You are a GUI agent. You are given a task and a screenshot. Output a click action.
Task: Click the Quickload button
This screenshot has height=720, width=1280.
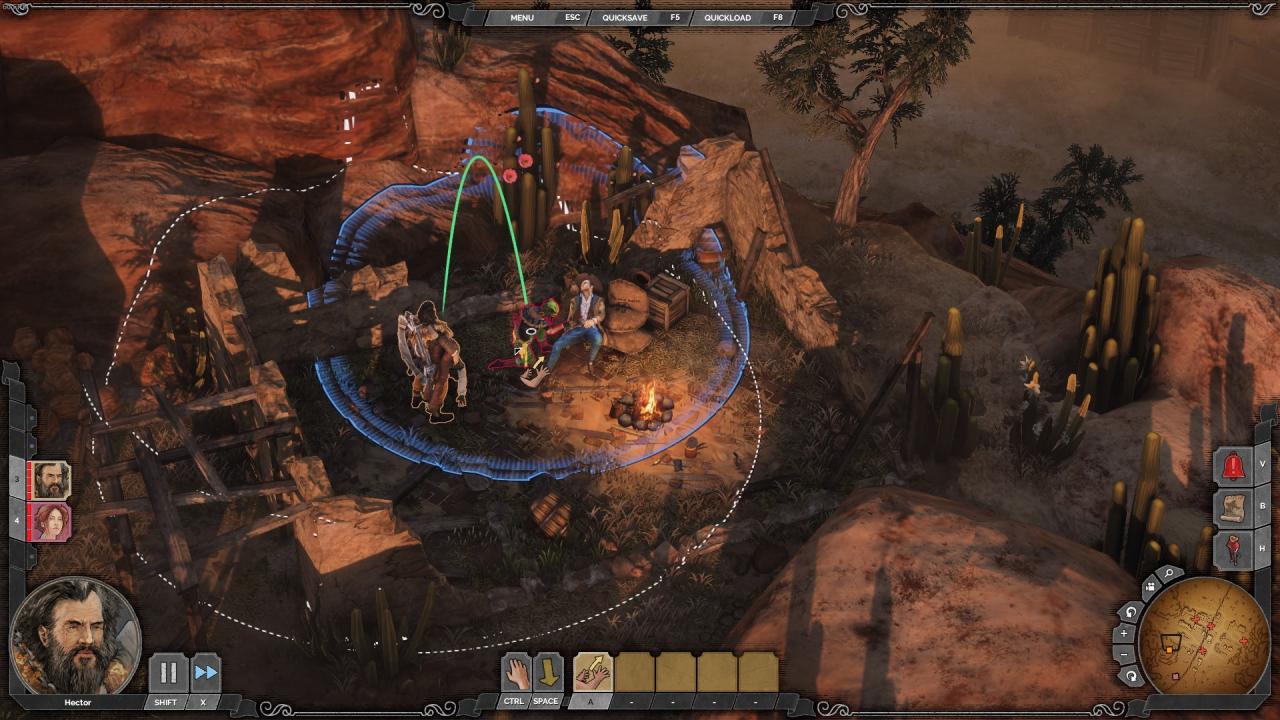pos(727,17)
